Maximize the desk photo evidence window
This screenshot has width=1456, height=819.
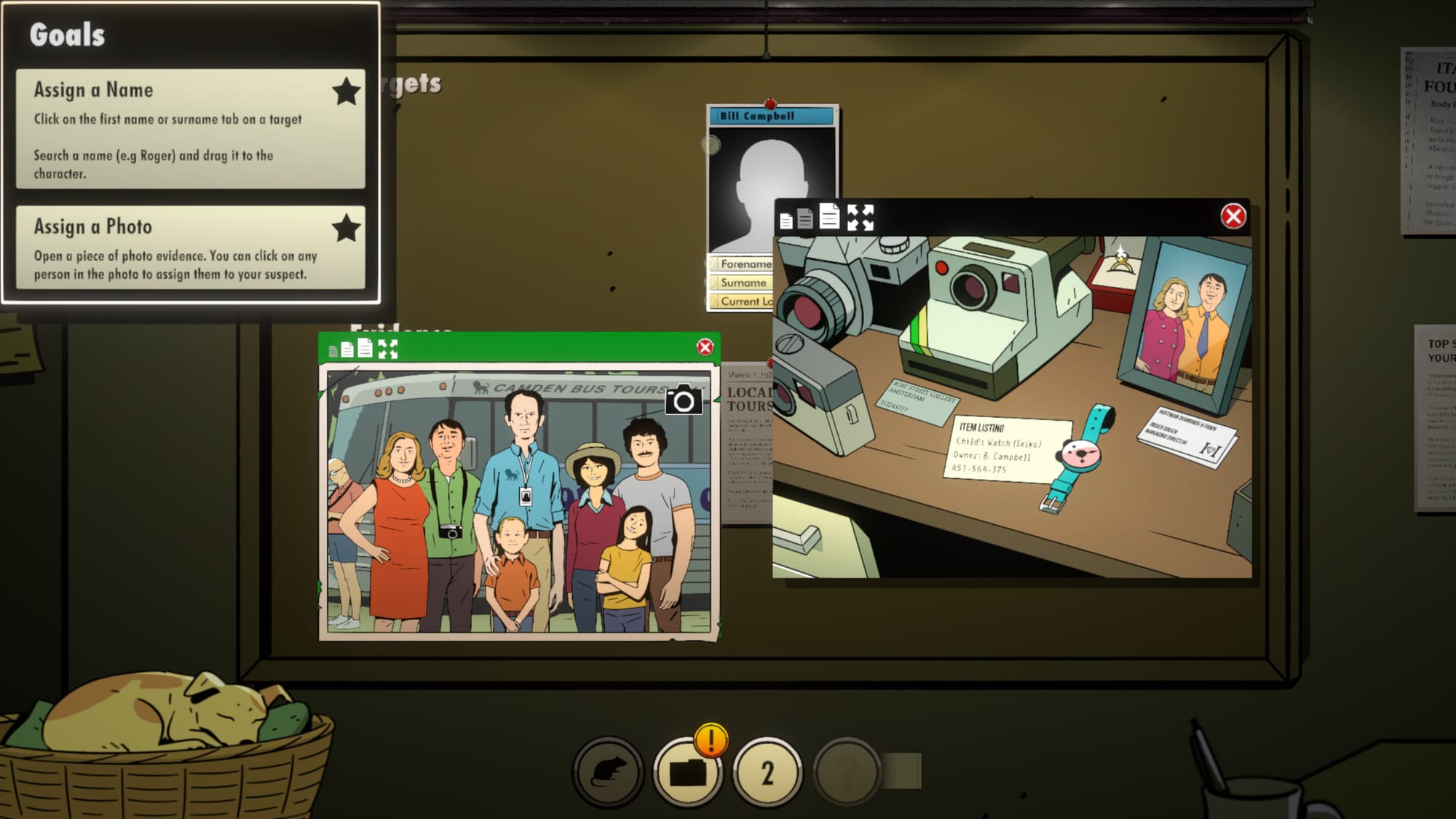(x=860, y=217)
